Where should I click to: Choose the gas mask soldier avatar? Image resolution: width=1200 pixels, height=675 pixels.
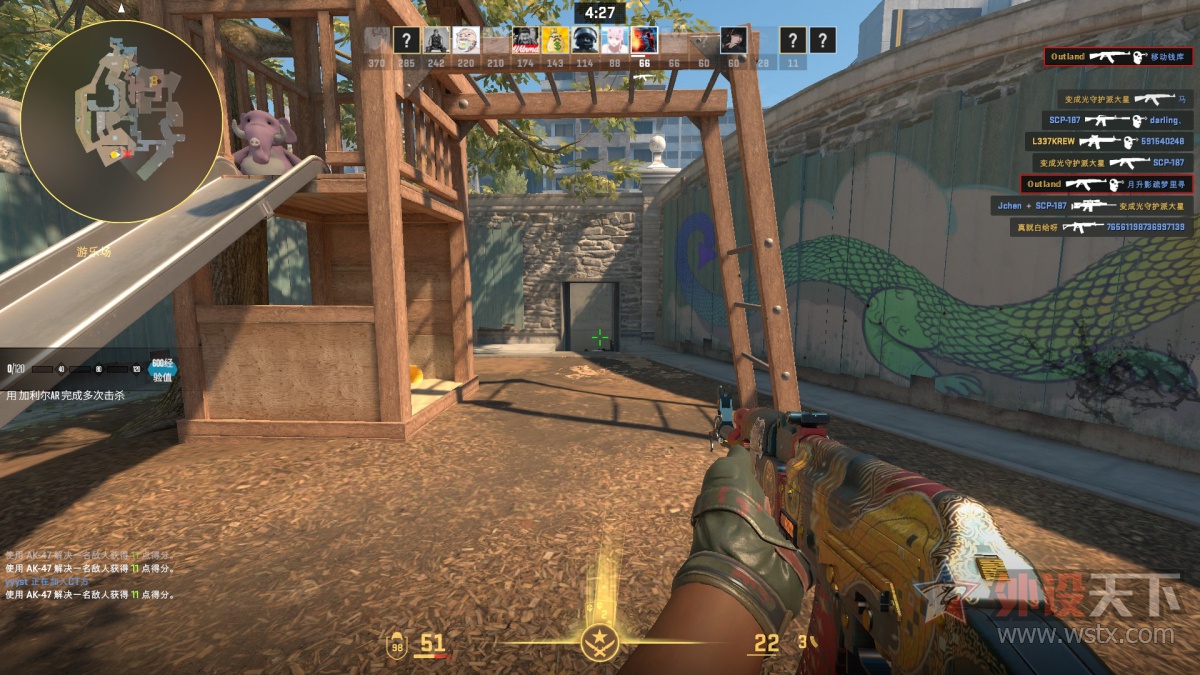(x=585, y=40)
